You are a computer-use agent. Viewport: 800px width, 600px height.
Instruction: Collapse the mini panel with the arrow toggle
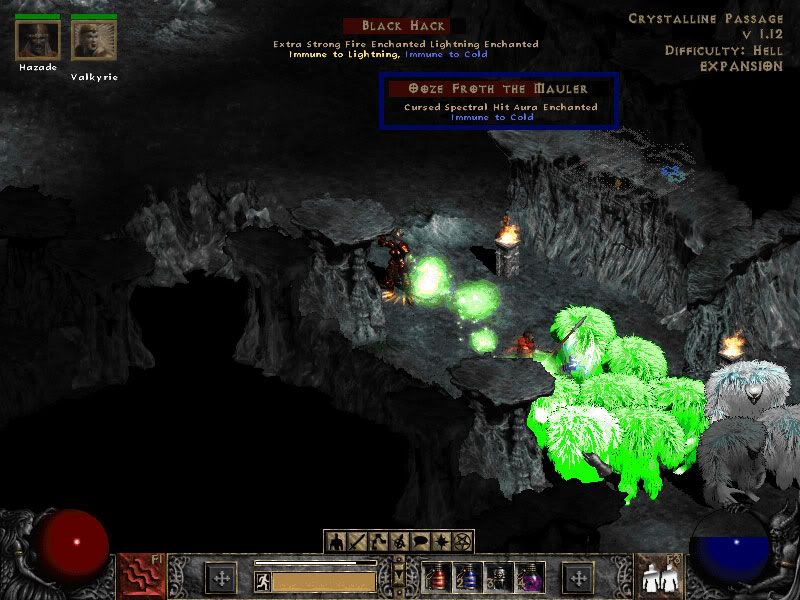399,577
